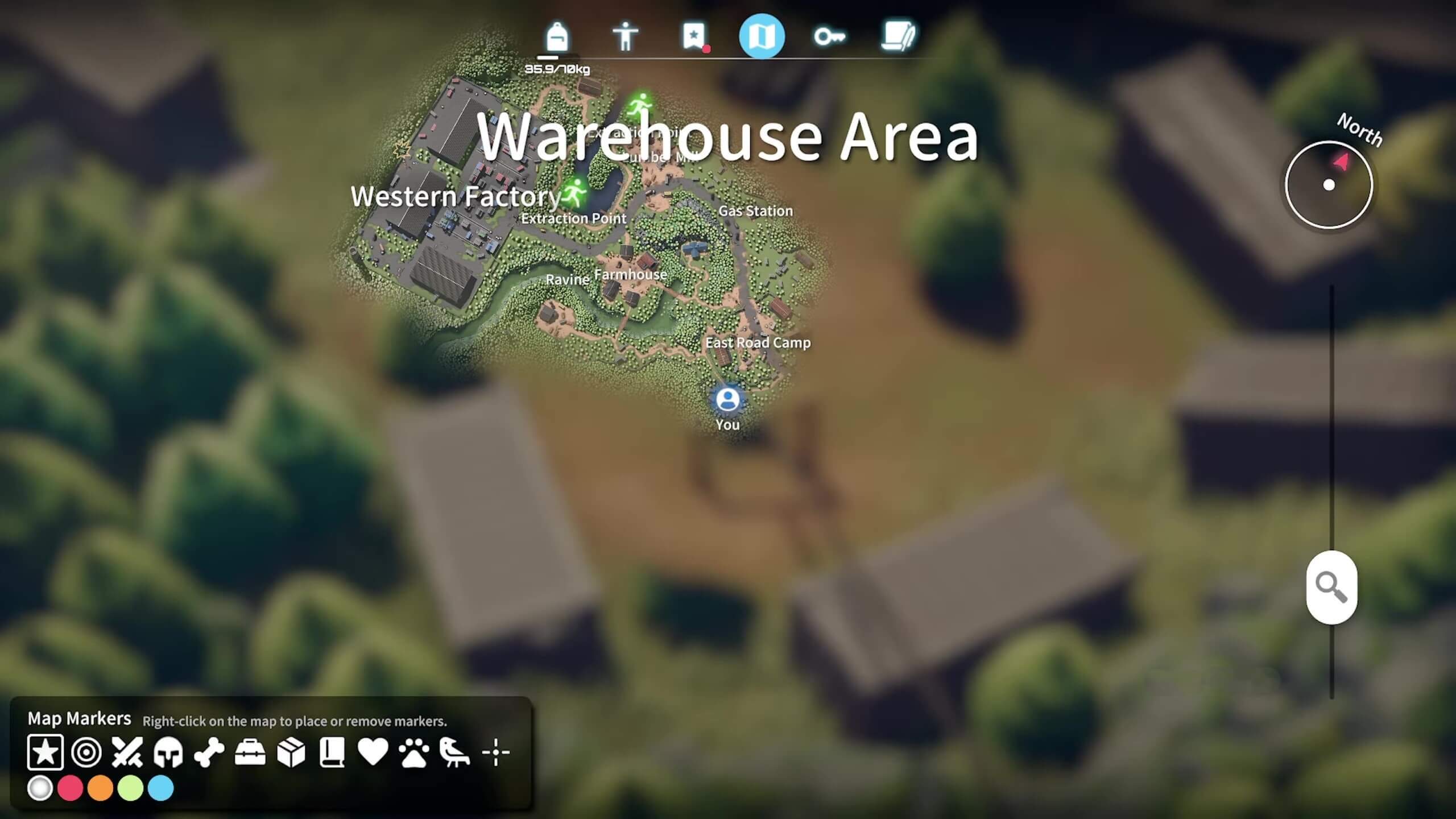Switch to the character figure tab
Image resolution: width=1456 pixels, height=819 pixels.
click(625, 38)
